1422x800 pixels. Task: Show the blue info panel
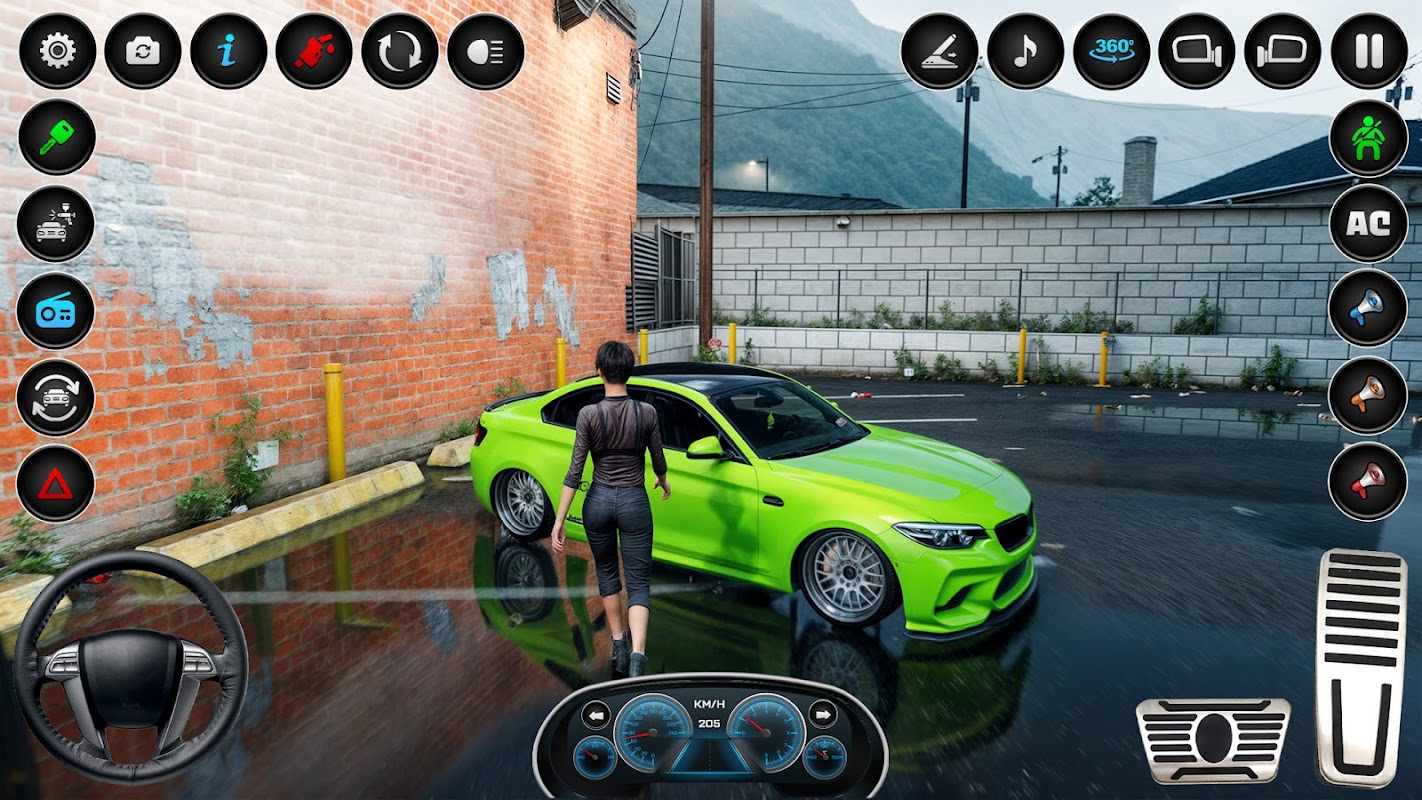[x=229, y=51]
